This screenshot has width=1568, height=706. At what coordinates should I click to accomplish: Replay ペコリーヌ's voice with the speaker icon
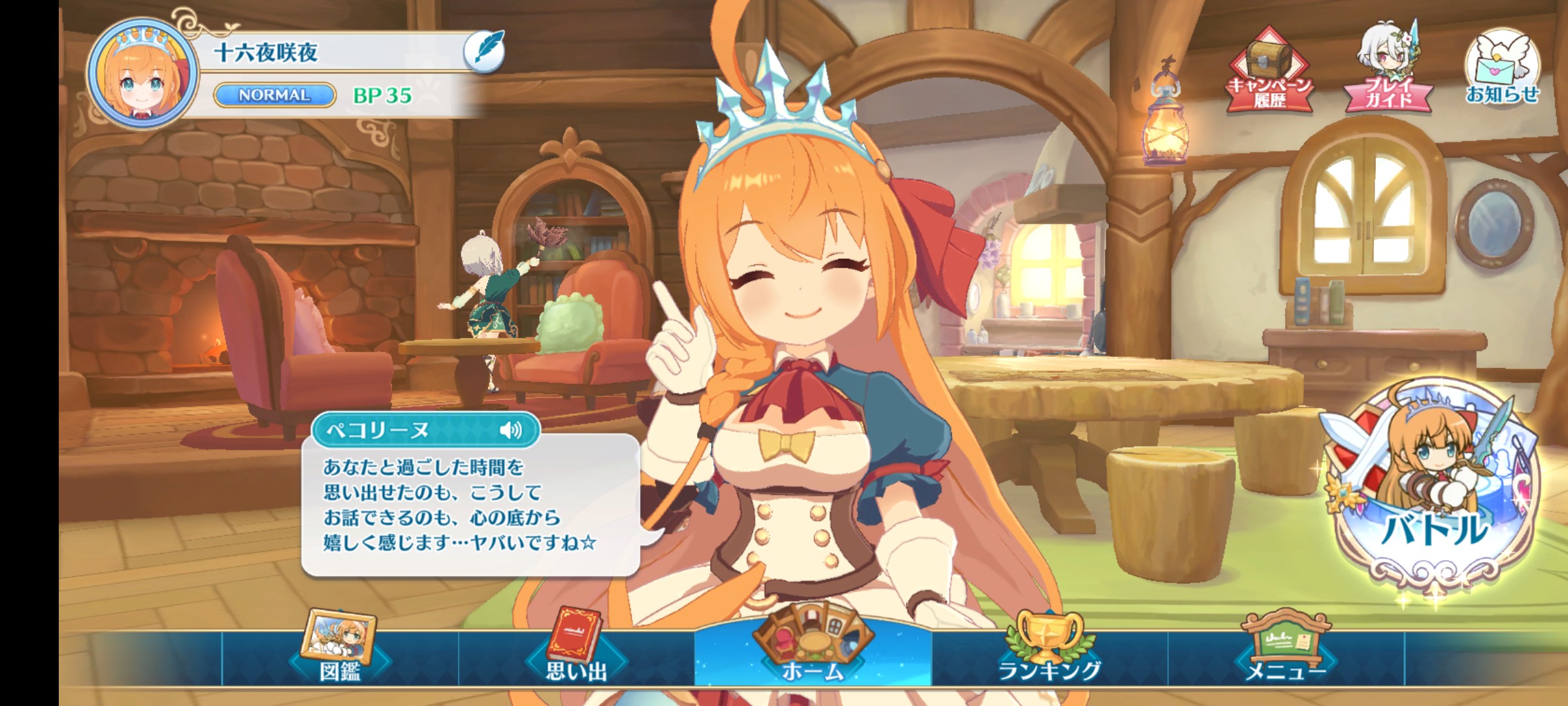tap(511, 429)
